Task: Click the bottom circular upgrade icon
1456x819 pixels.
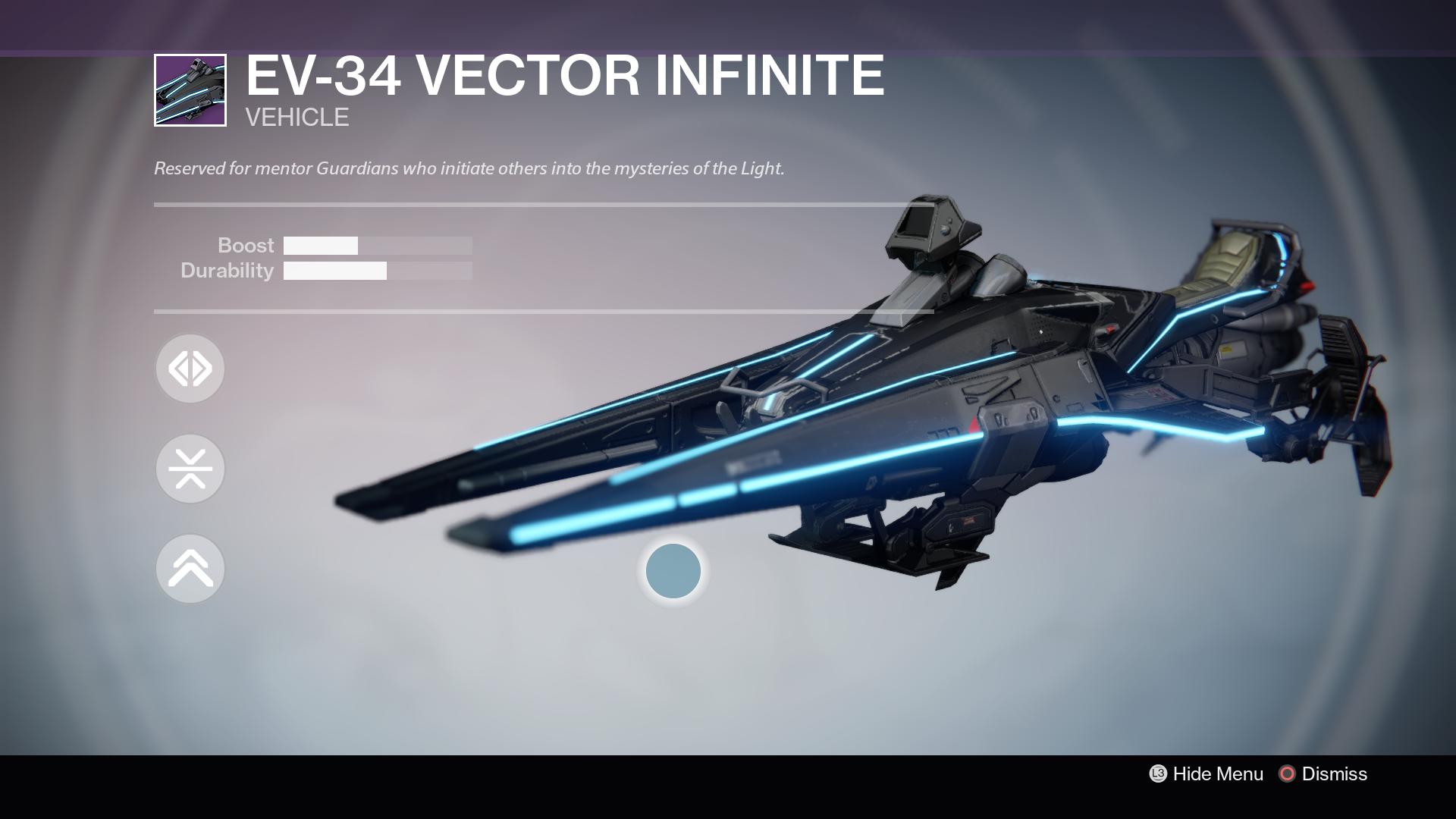Action: (190, 569)
